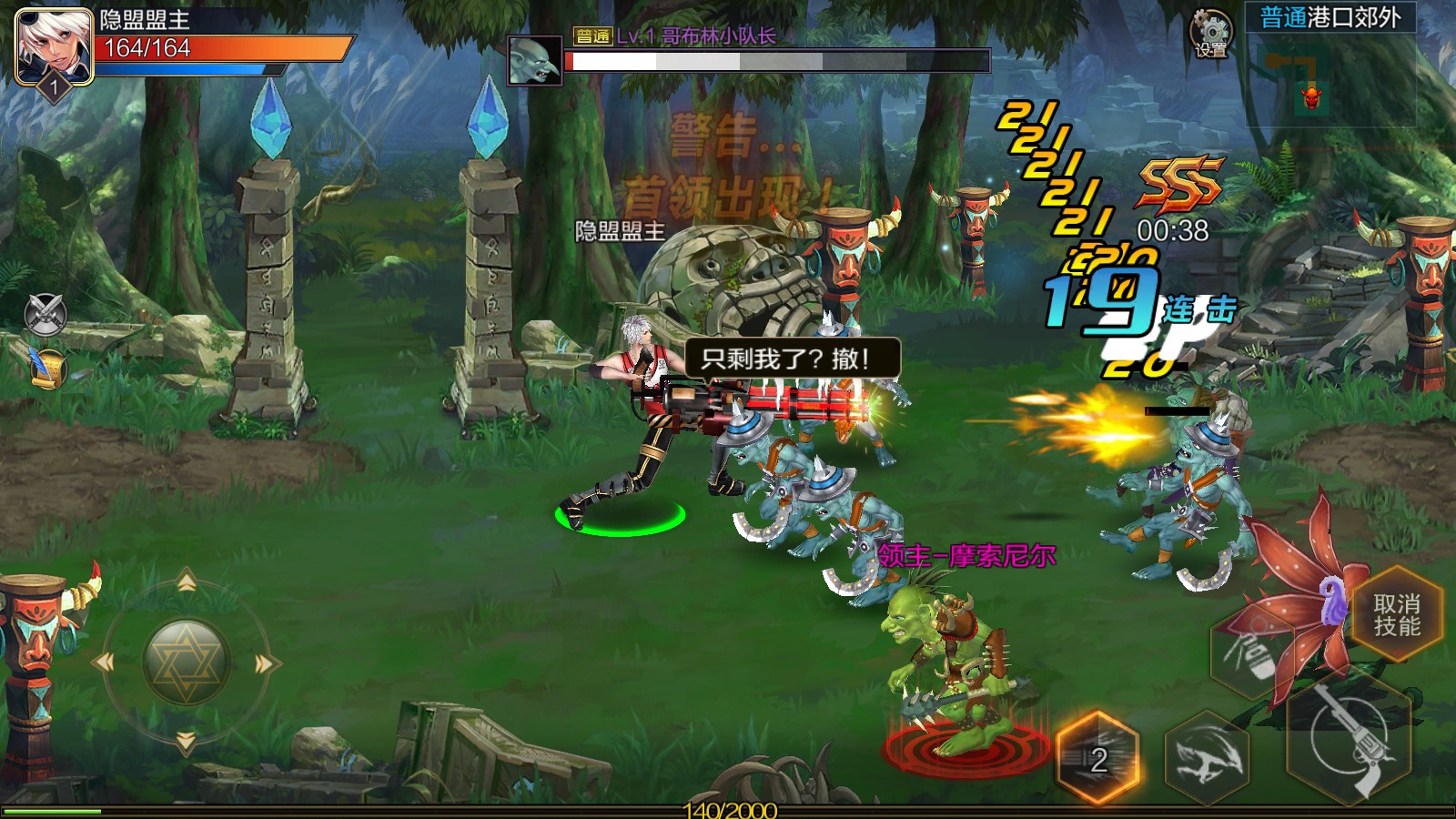Open the player portrait of 隐盟盟主
Viewport: 1456px width, 819px height.
pos(55,45)
